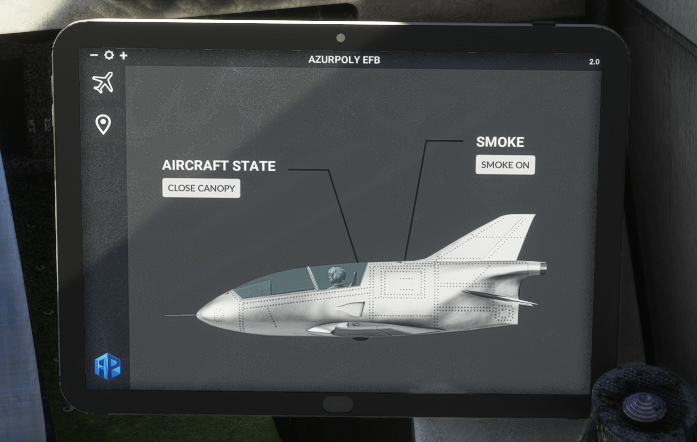Click the blue AzurPoly logo icon

click(107, 366)
